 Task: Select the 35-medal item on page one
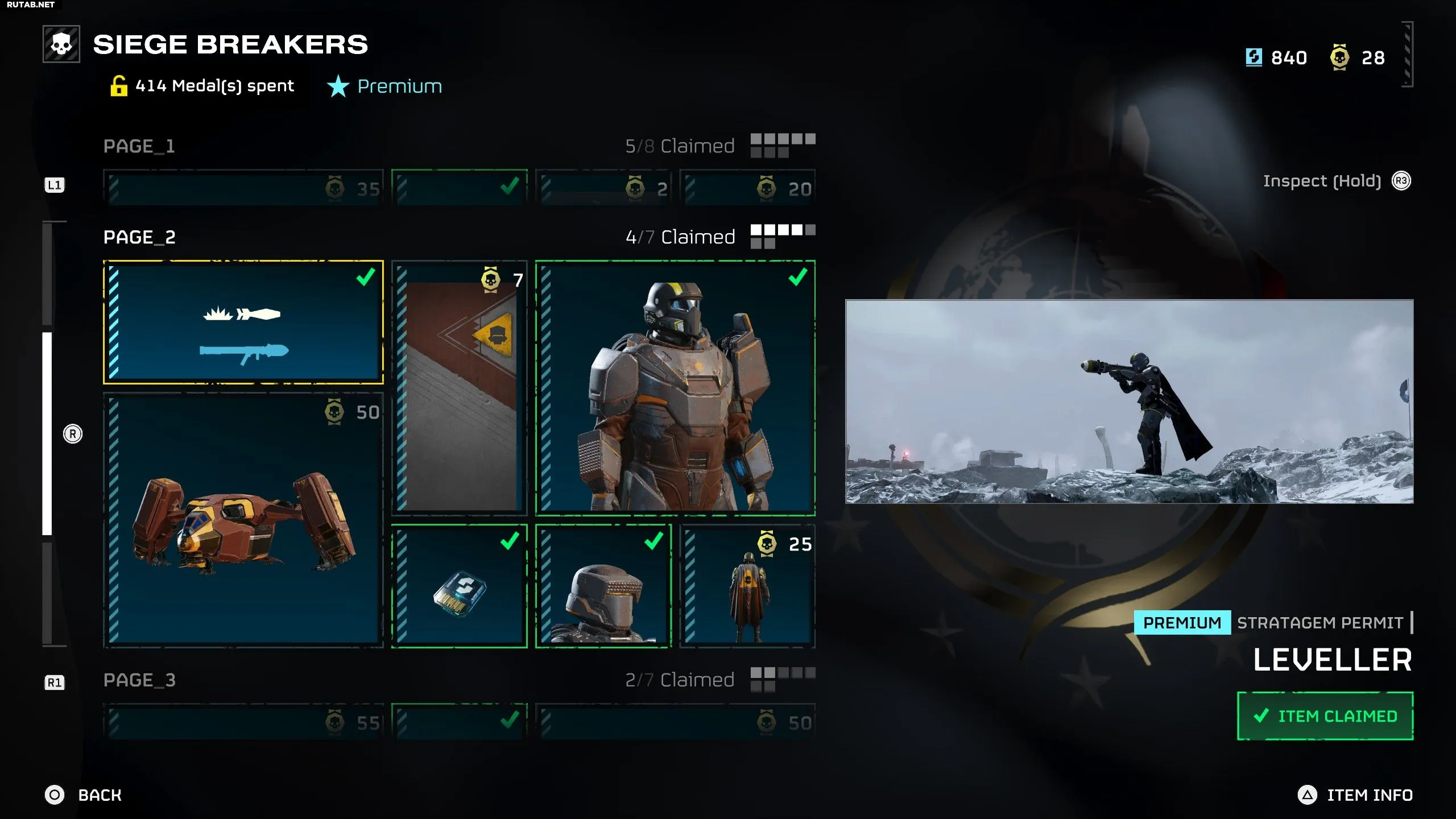(x=243, y=188)
